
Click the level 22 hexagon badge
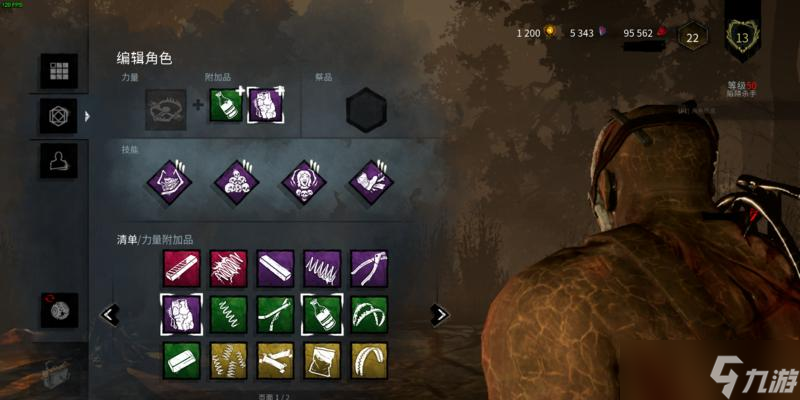pyautogui.click(x=691, y=37)
